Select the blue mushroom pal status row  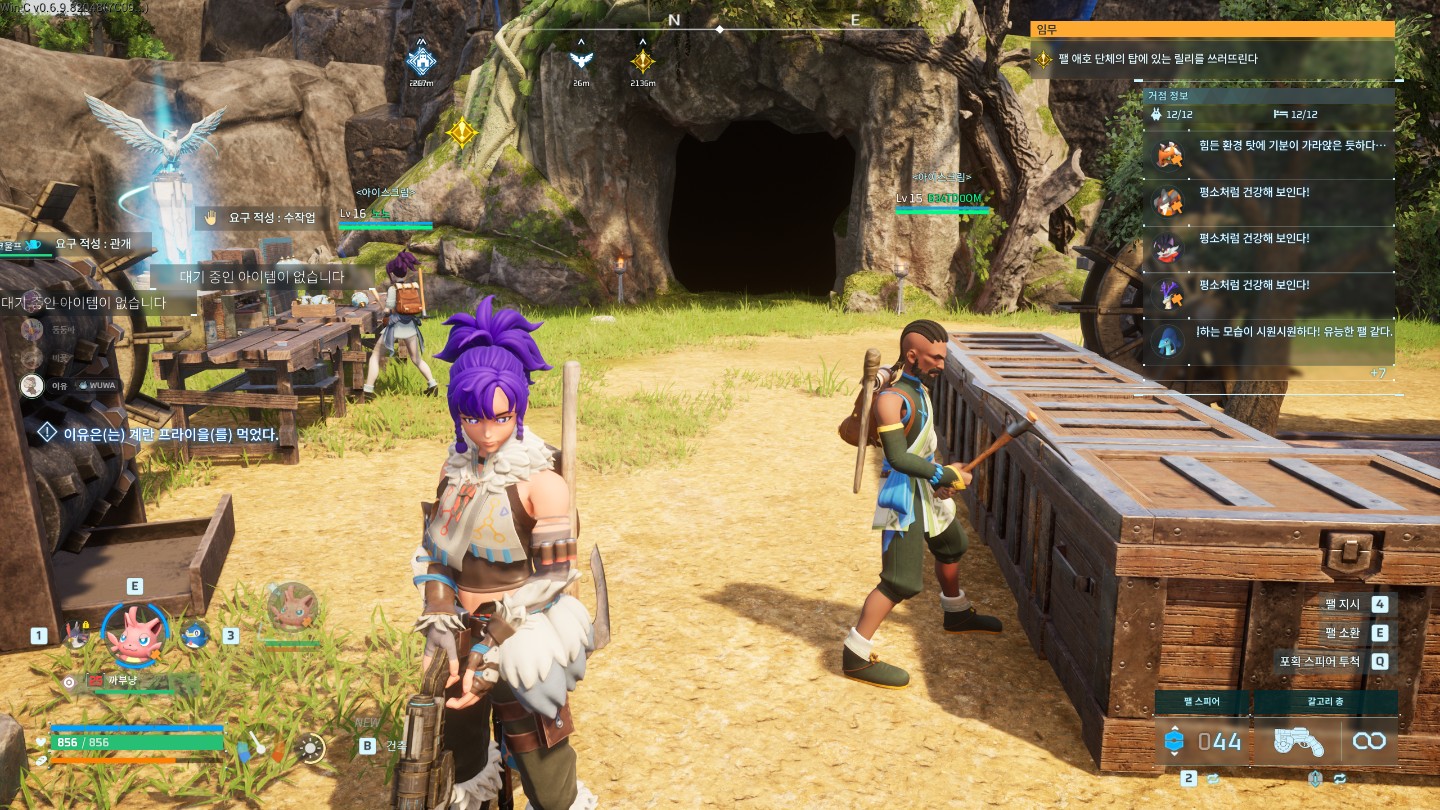click(1270, 340)
